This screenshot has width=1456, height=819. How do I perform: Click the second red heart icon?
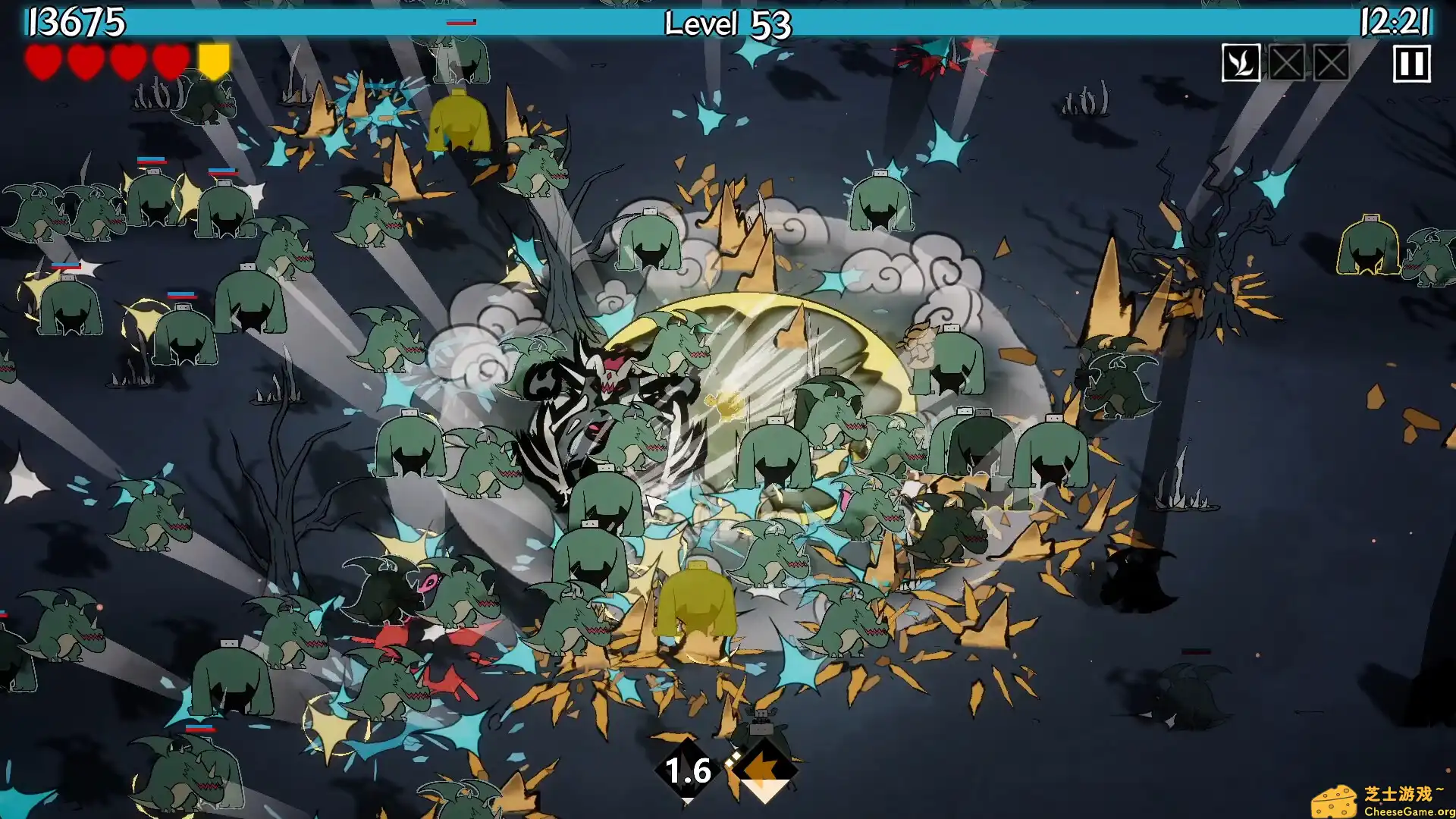86,61
